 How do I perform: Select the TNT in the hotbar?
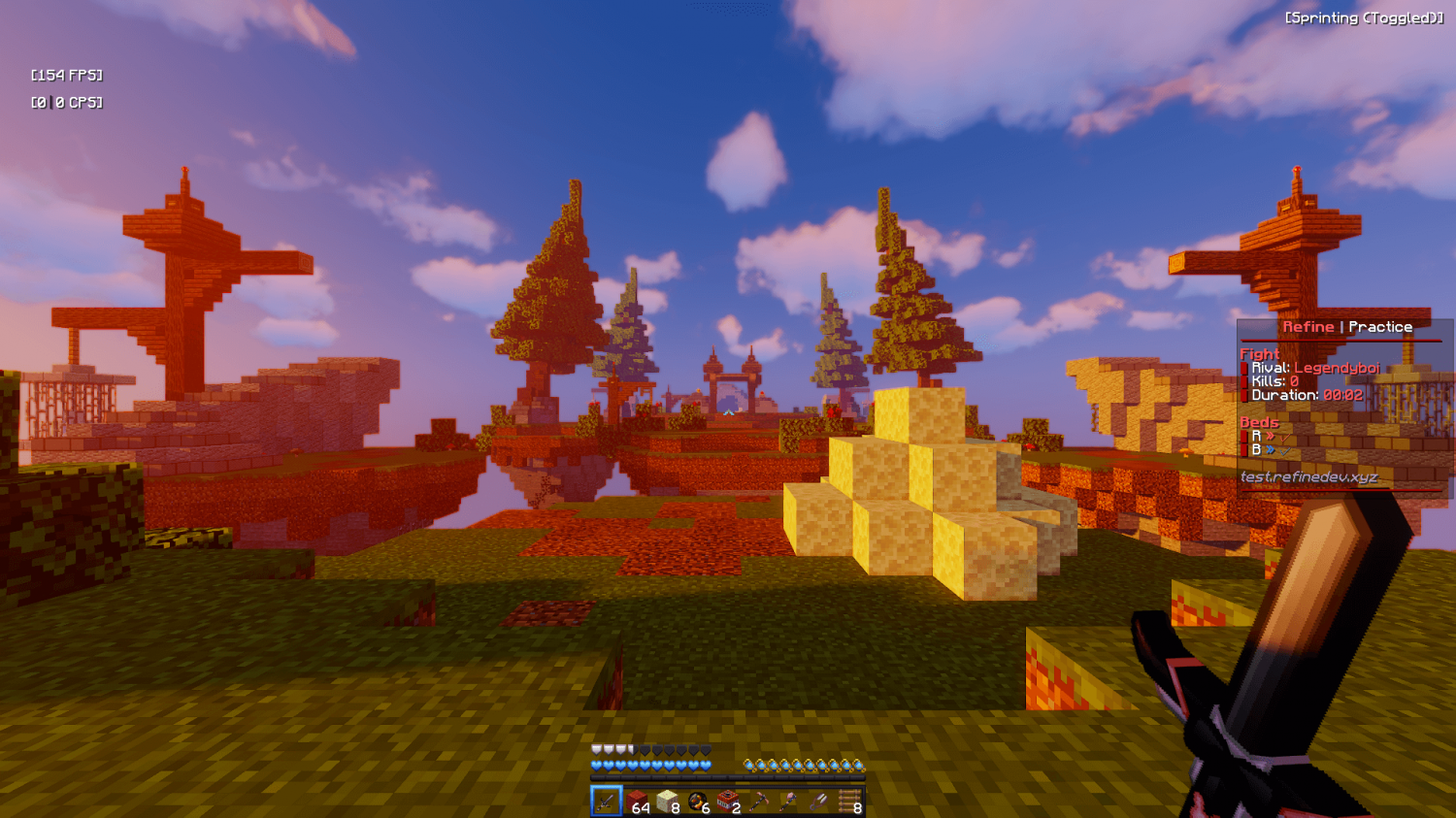728,803
